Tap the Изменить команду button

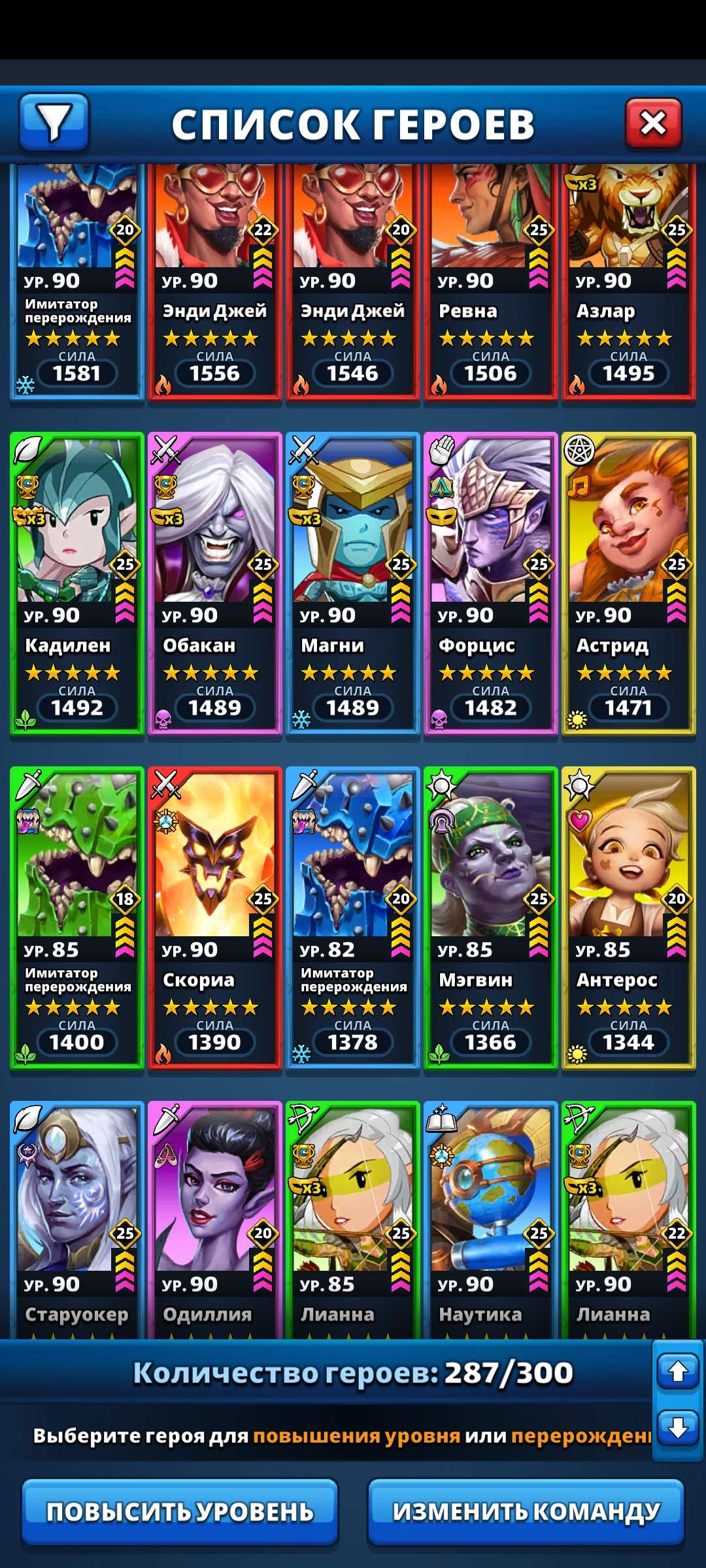pyautogui.click(x=526, y=1512)
